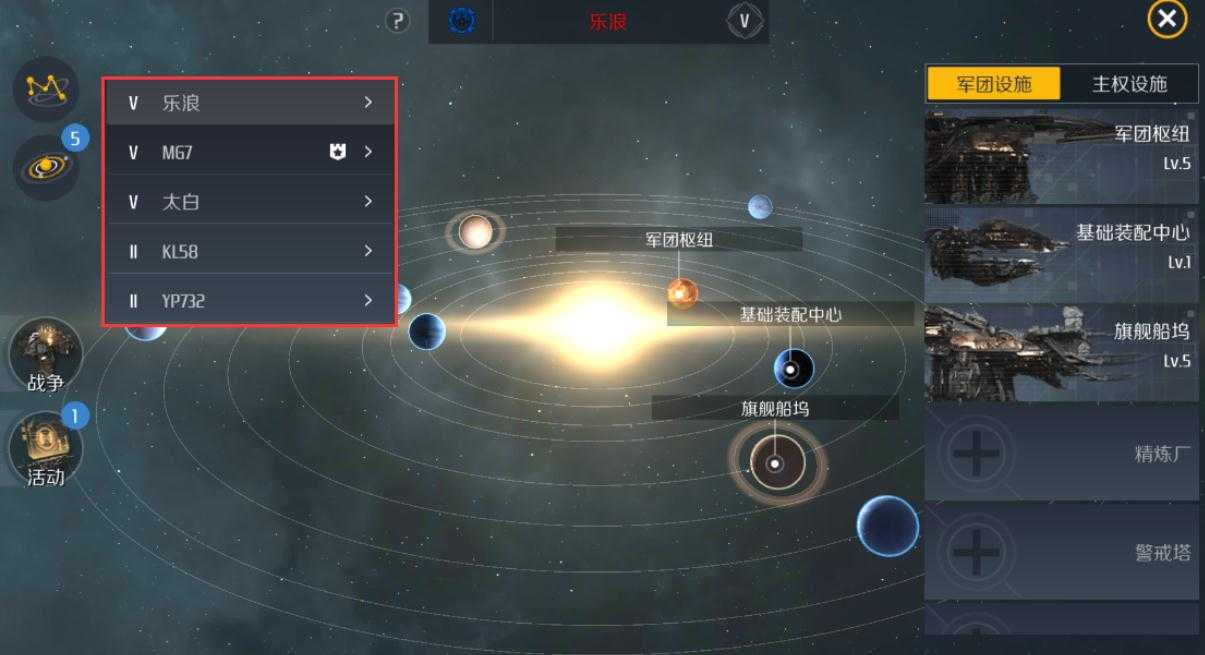Switch to the 军团设施 tab
1205x655 pixels.
click(x=993, y=84)
